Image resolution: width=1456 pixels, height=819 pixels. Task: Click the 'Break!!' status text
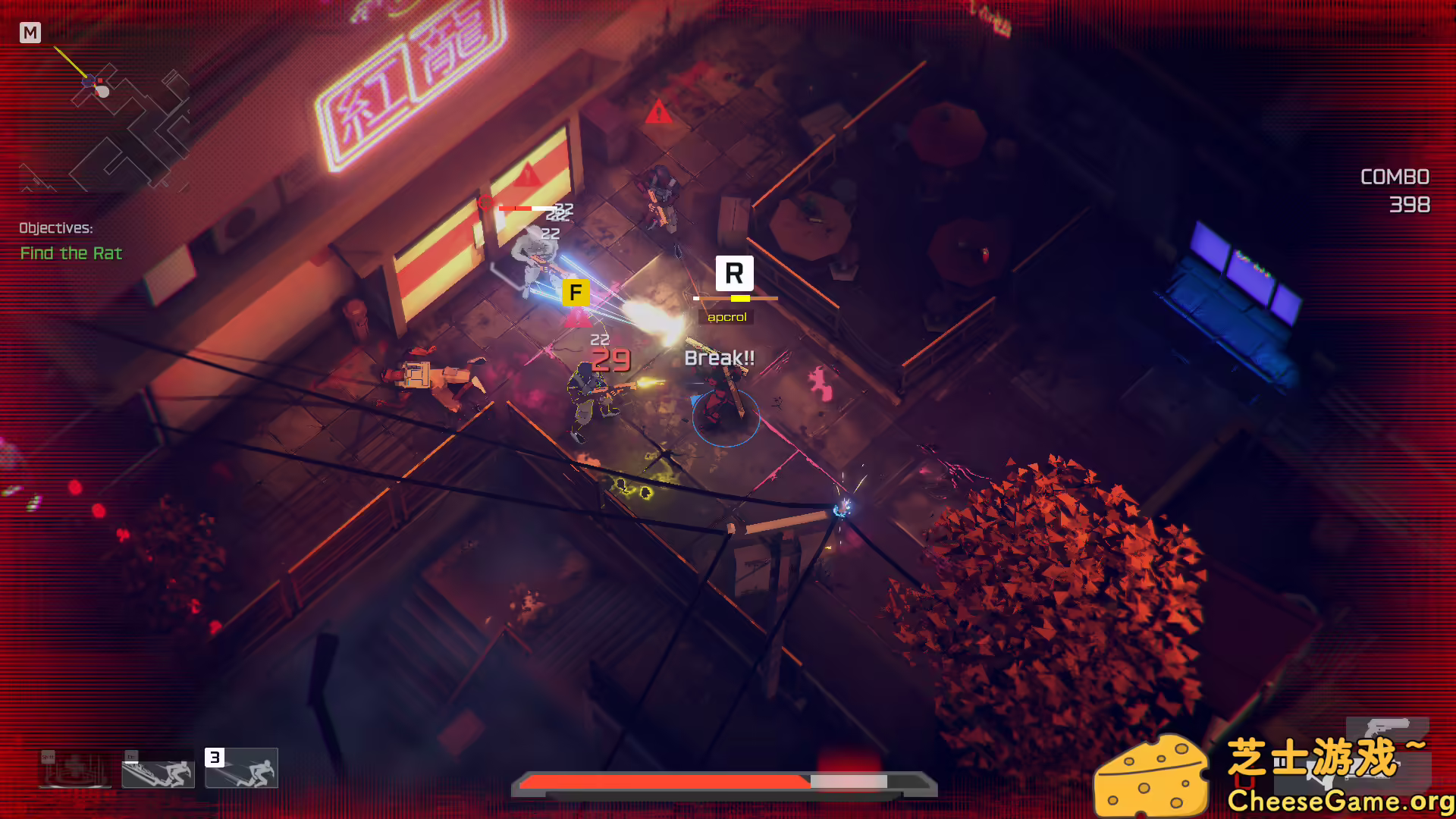[x=720, y=356]
